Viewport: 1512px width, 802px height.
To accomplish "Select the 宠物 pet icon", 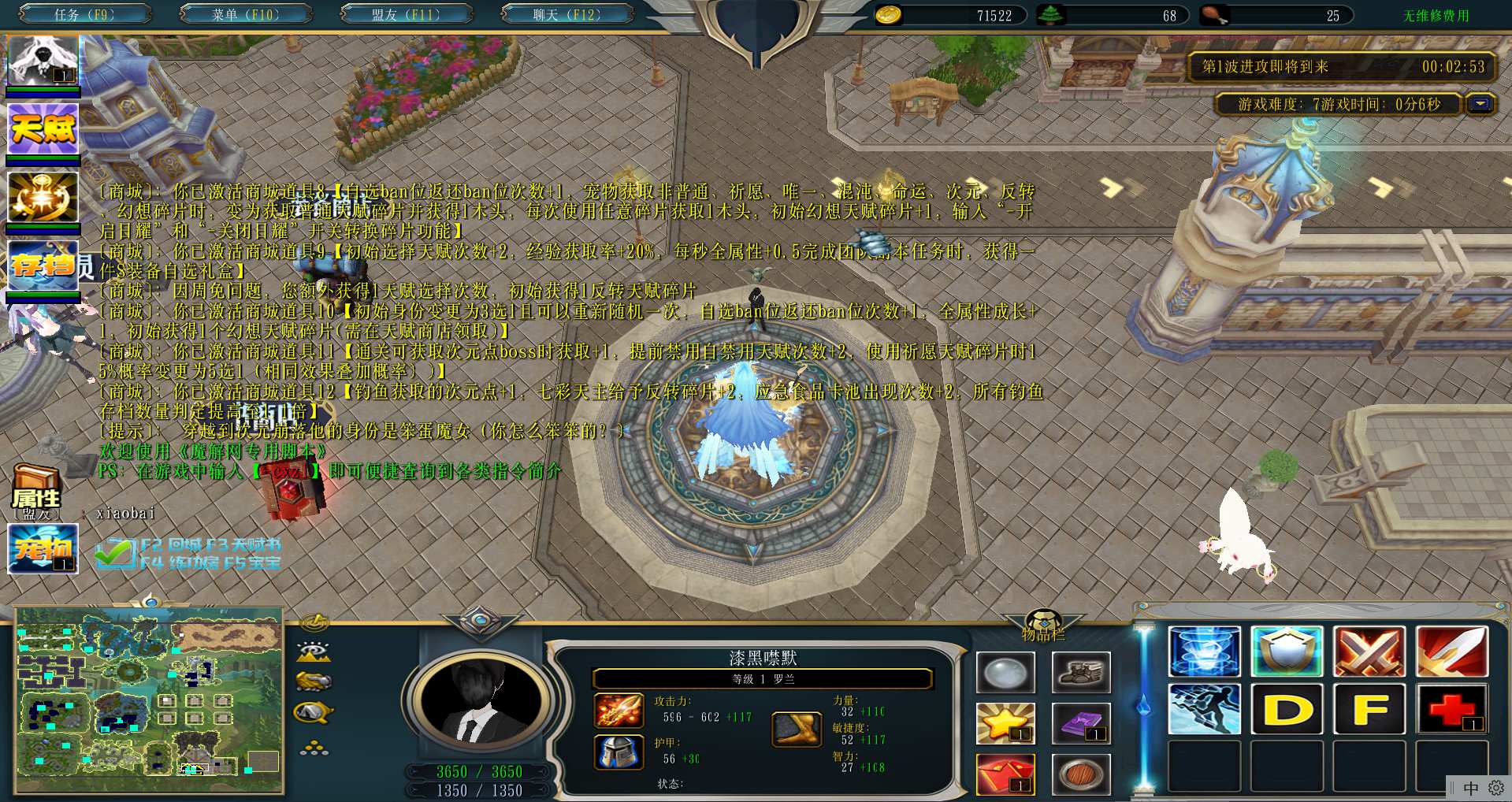I will (43, 548).
